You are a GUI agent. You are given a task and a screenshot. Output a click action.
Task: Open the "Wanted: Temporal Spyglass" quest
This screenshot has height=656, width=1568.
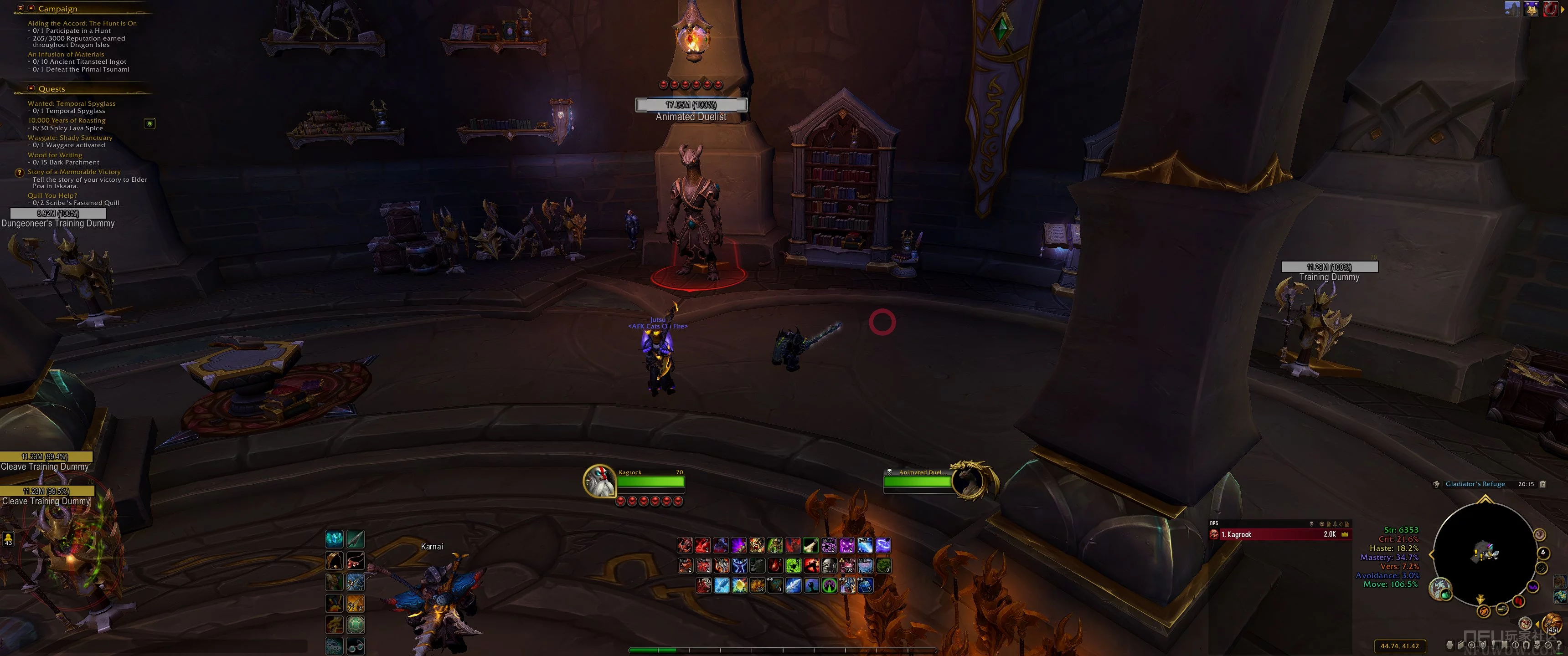pyautogui.click(x=71, y=103)
